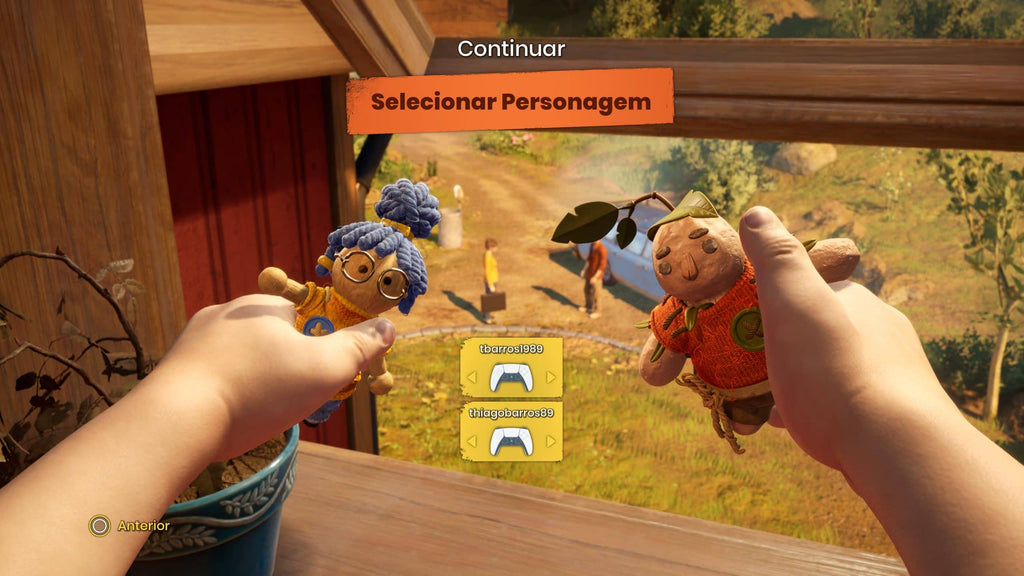
Task: Open the Selecionar Personagem option
Action: (510, 101)
